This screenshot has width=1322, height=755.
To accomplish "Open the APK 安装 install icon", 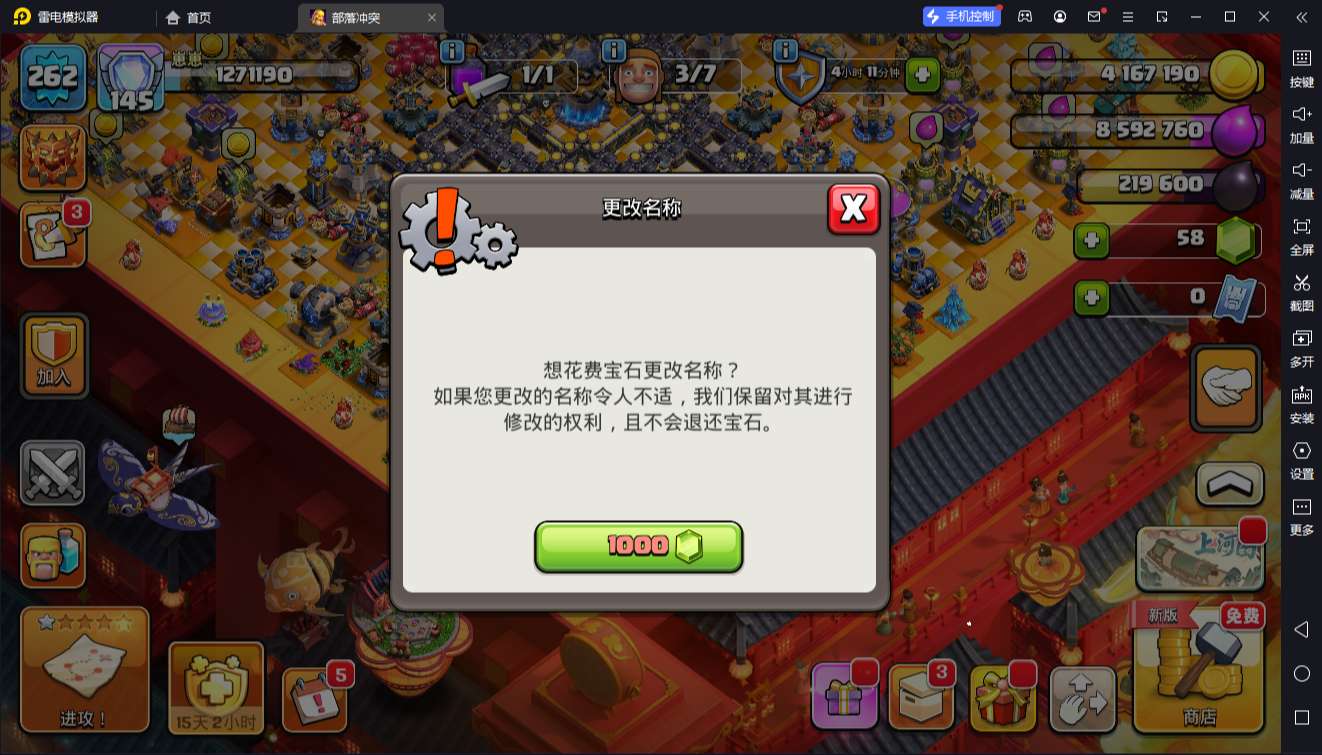I will (x=1302, y=405).
